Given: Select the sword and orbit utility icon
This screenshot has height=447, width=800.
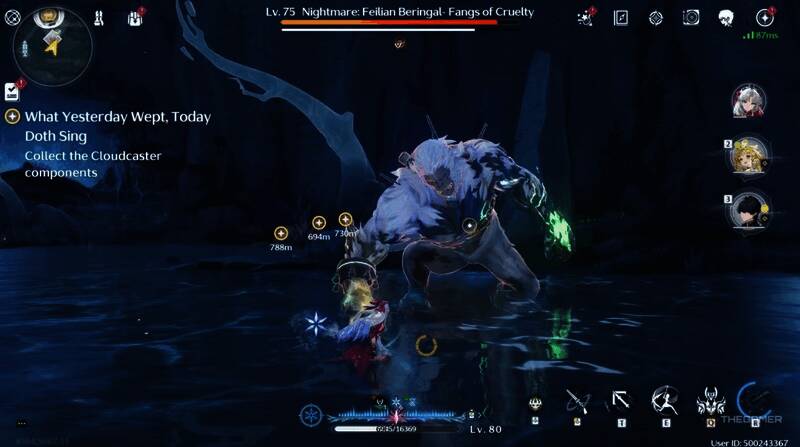Looking at the screenshot, I should (577, 402).
